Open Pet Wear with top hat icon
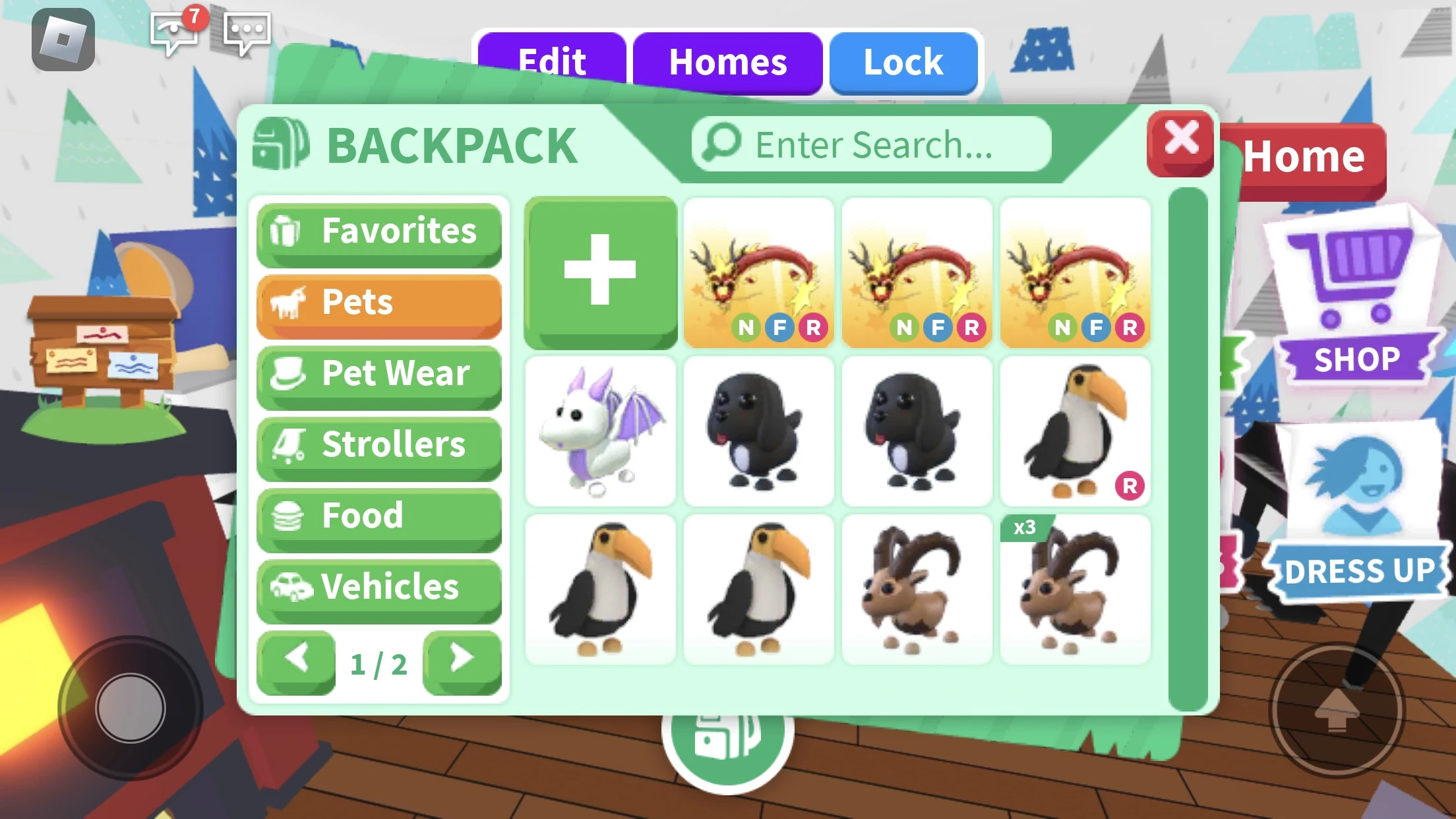 coord(379,375)
